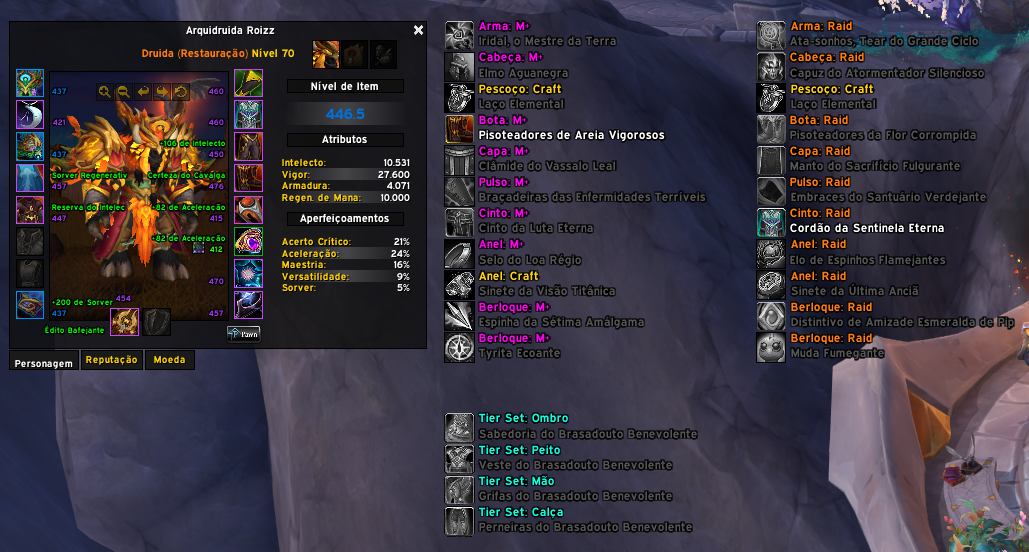The width and height of the screenshot is (1029, 552).
Task: Select the Personagem tab
Action: (x=42, y=363)
